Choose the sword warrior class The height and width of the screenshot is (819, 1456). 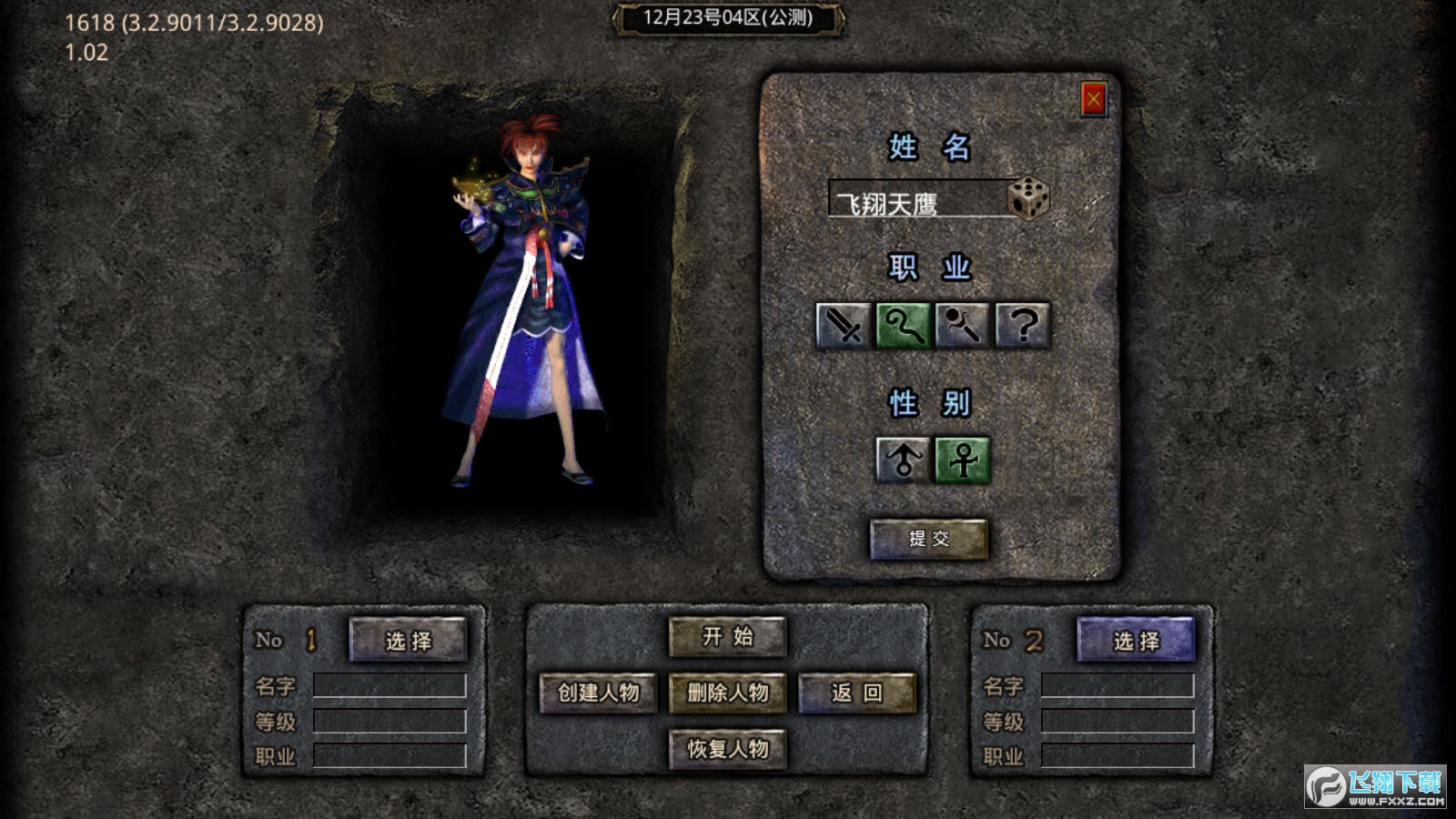click(844, 326)
